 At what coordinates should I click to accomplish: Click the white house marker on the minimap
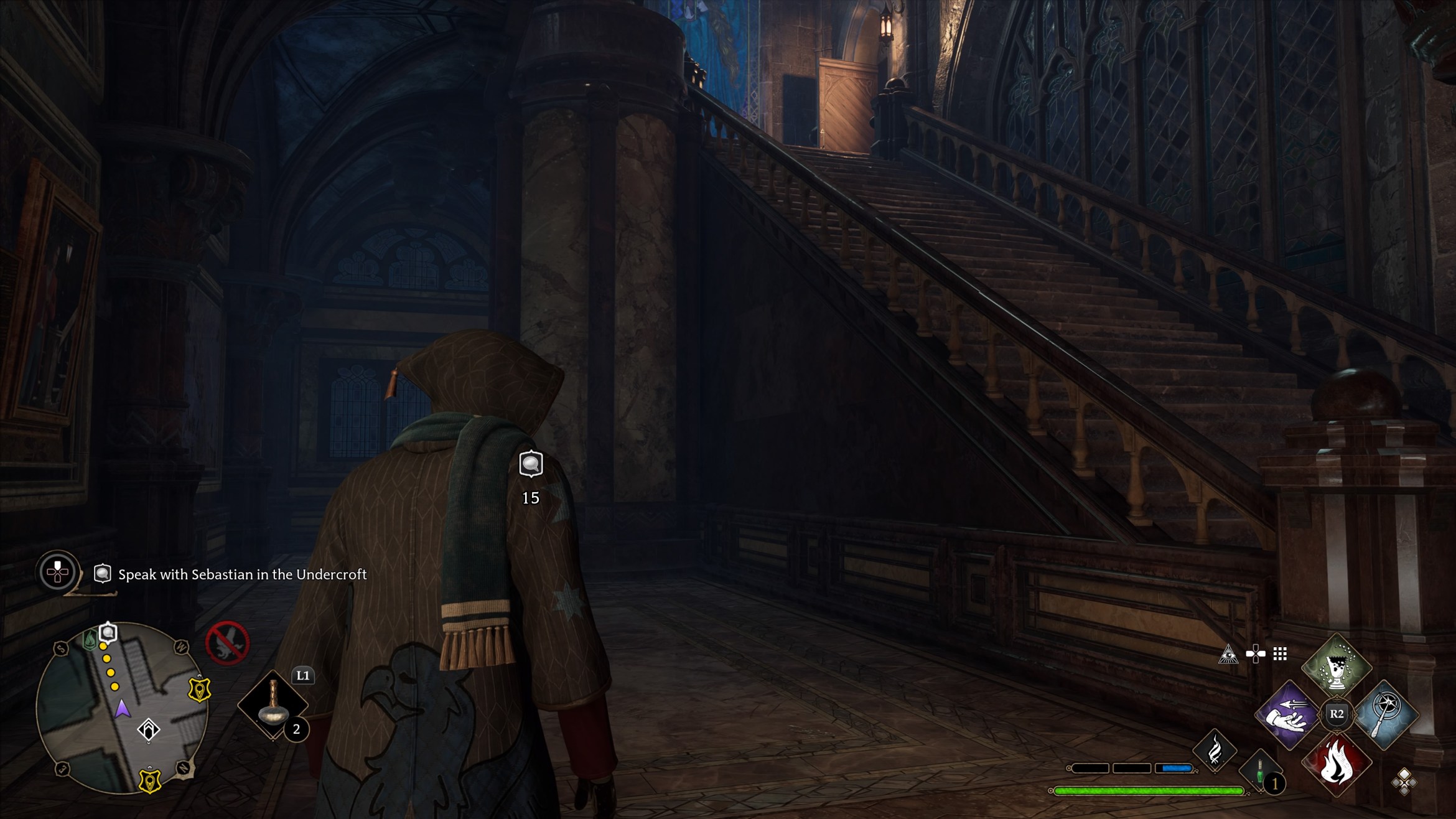[x=149, y=729]
